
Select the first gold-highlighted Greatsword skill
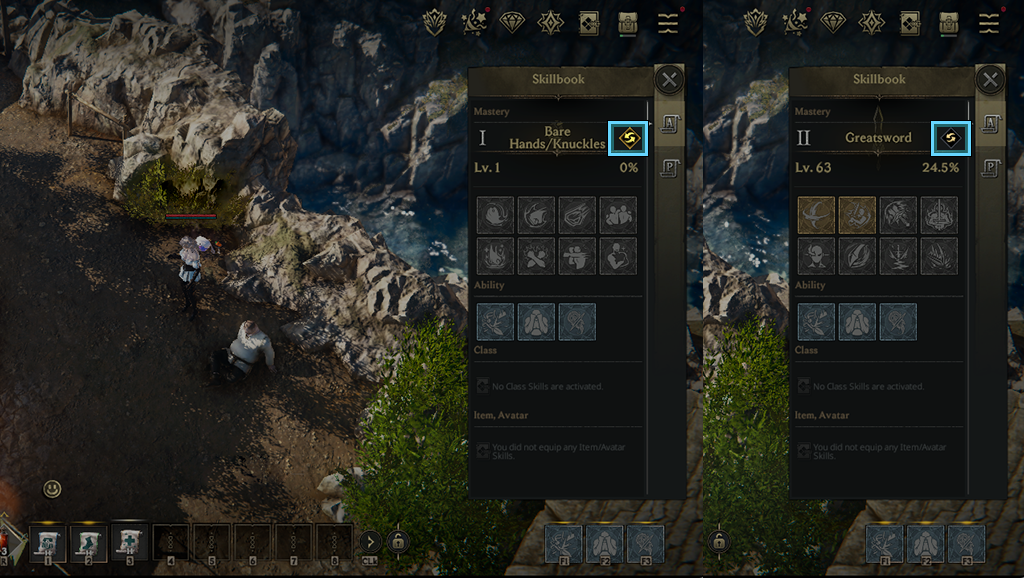click(x=816, y=214)
